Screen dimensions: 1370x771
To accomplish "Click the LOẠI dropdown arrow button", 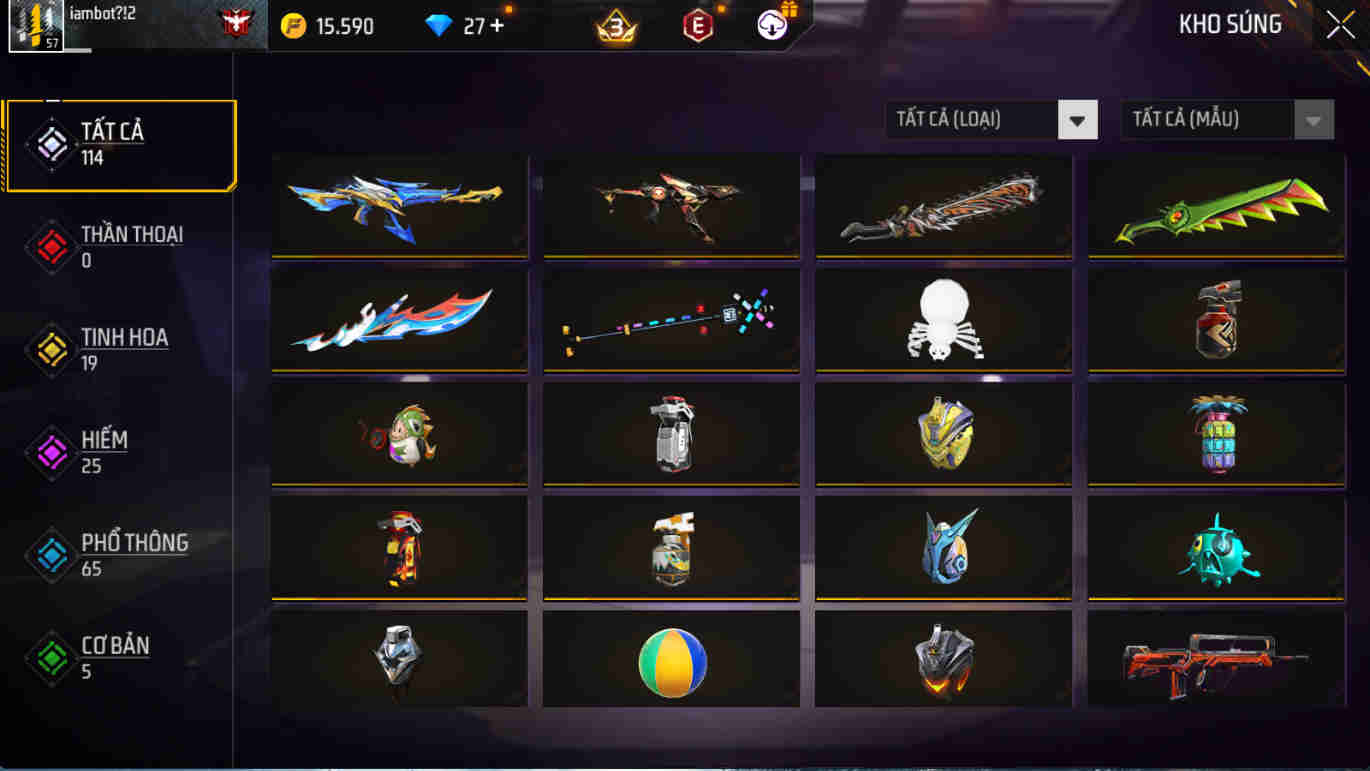I will point(1078,119).
